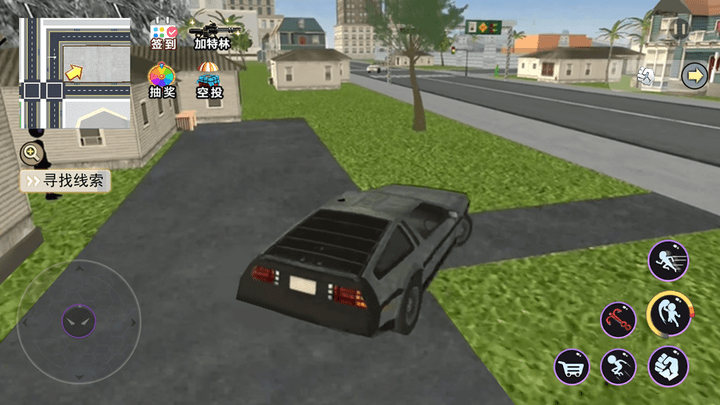The height and width of the screenshot is (405, 720).
Task: Activate the yellow-ringed flip ability
Action: pyautogui.click(x=668, y=314)
